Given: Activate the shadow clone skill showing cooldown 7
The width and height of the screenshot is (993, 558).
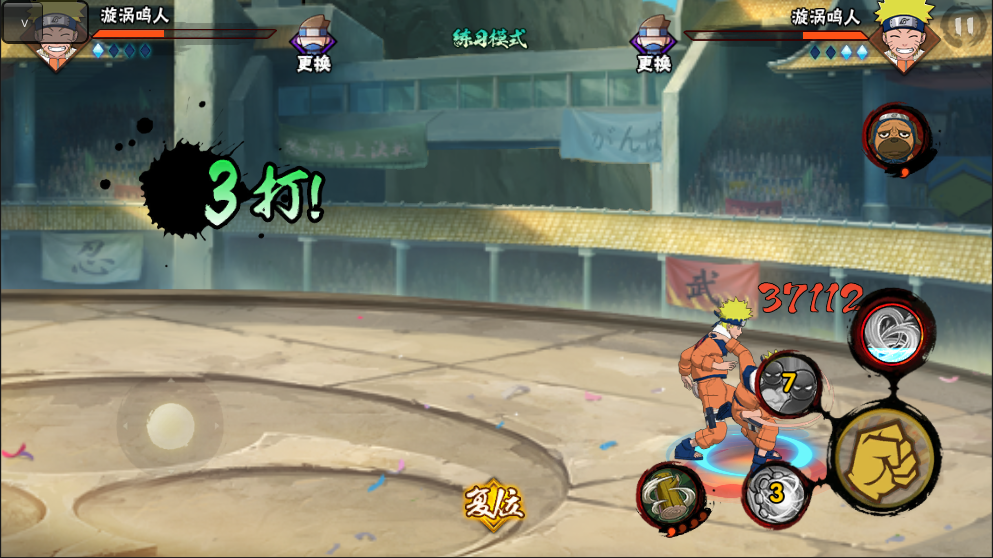Looking at the screenshot, I should coord(788,383).
